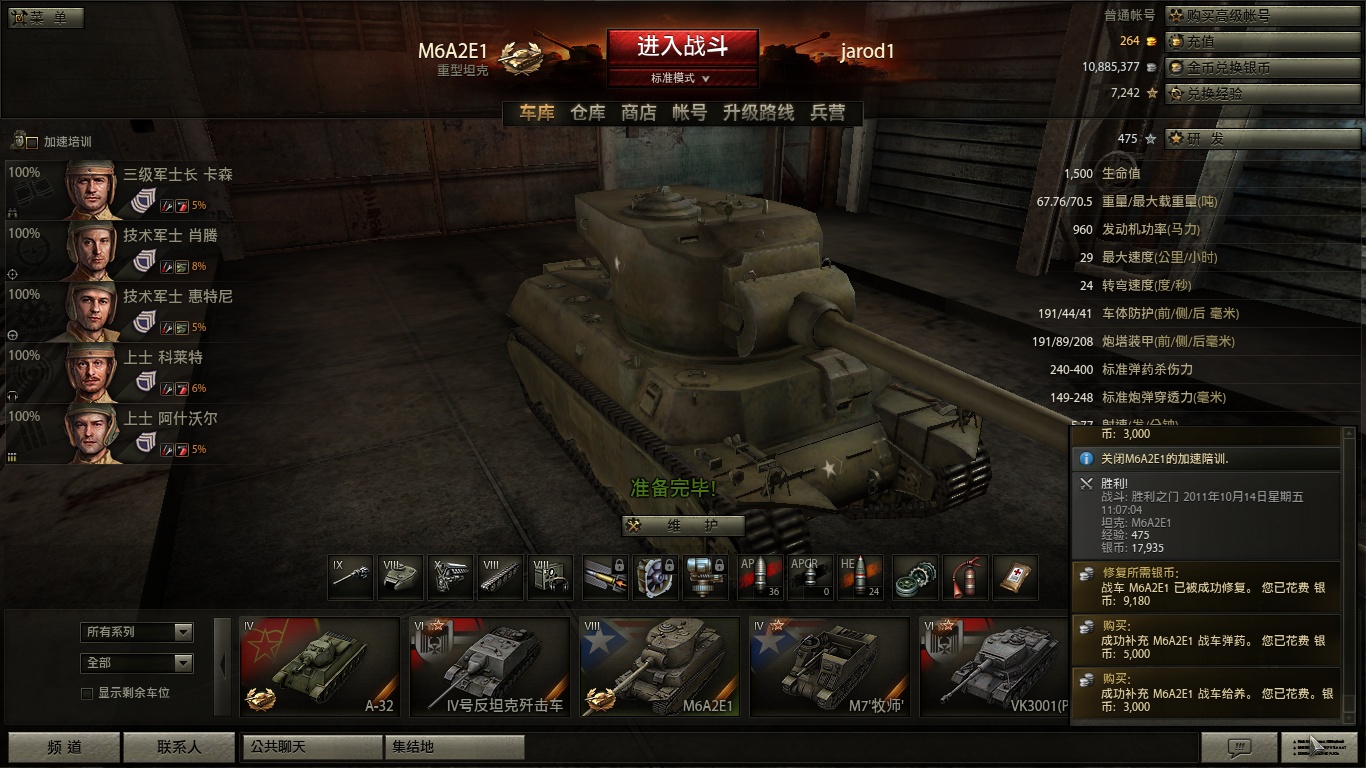Switch to the 商店 tab

pyautogui.click(x=639, y=113)
